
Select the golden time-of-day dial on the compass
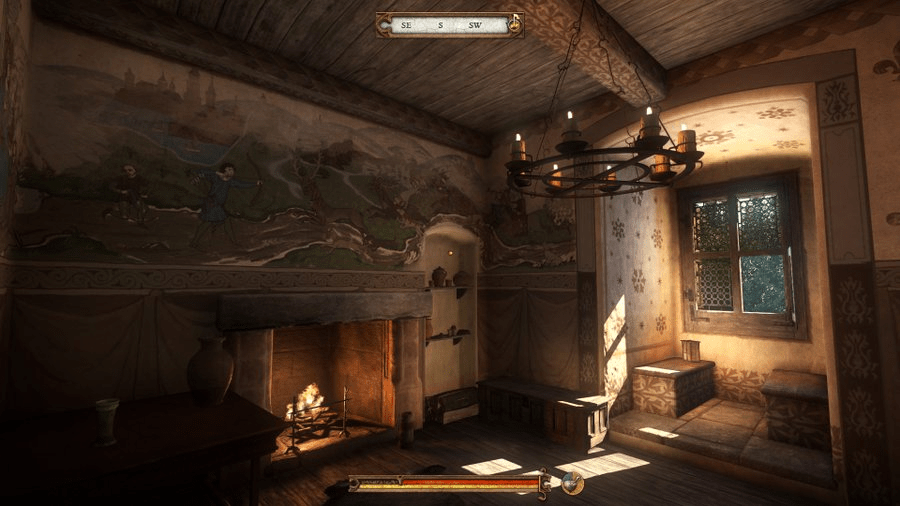514,24
